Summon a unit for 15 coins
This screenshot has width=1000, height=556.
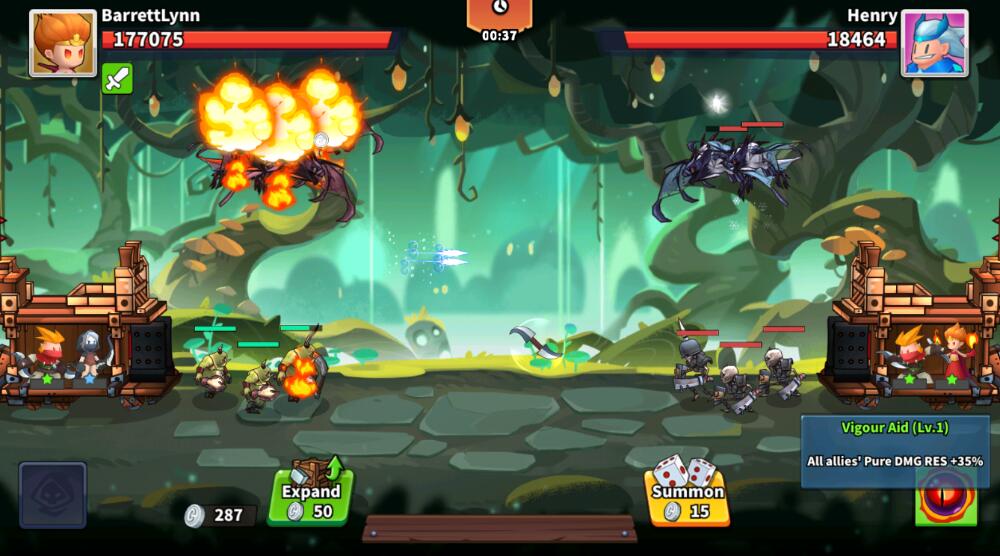tap(687, 494)
